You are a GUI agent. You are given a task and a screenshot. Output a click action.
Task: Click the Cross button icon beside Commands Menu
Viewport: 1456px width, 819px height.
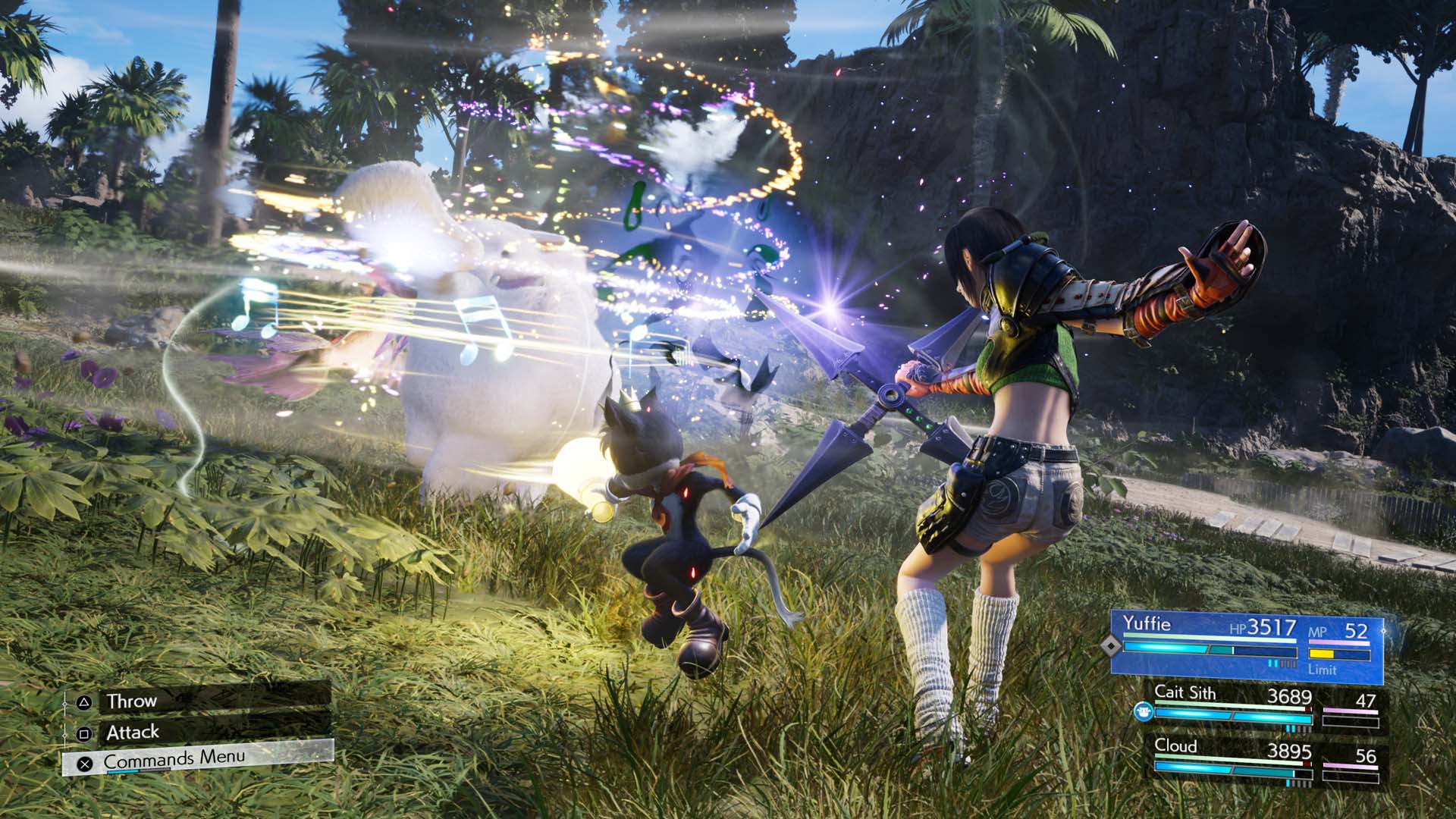coord(85,764)
